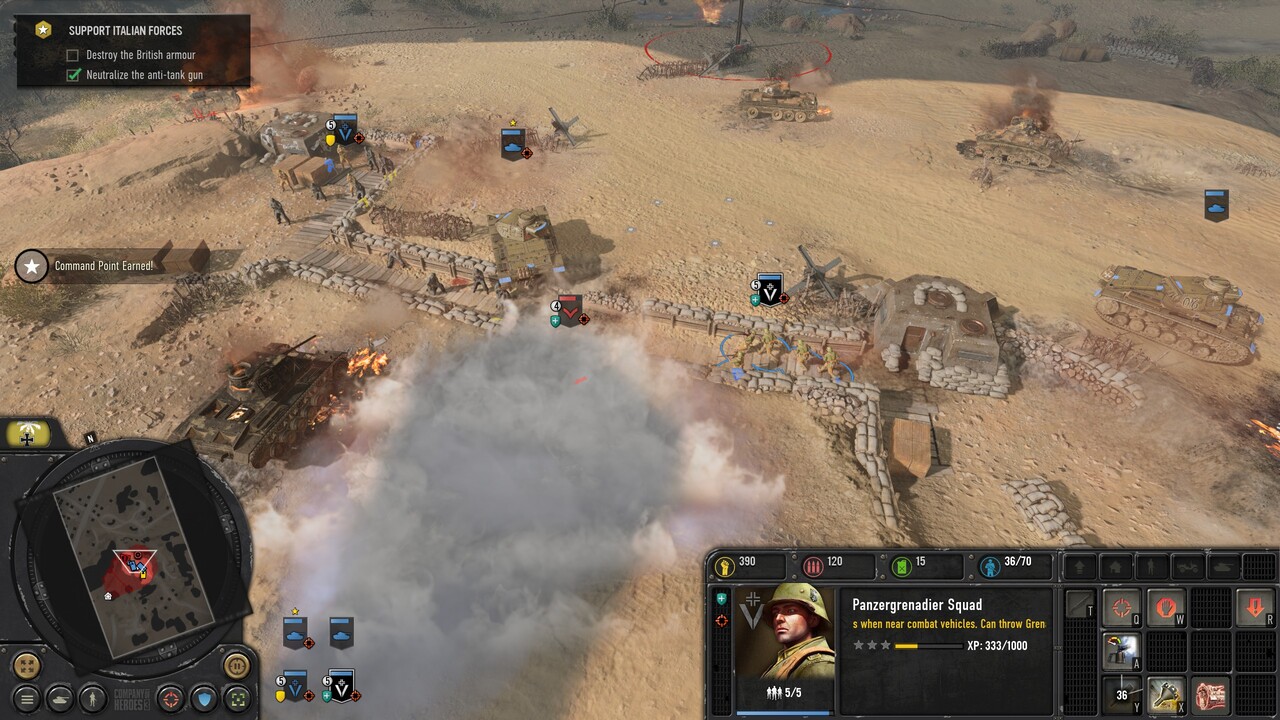Activate the retreat red arrow command

1254,607
